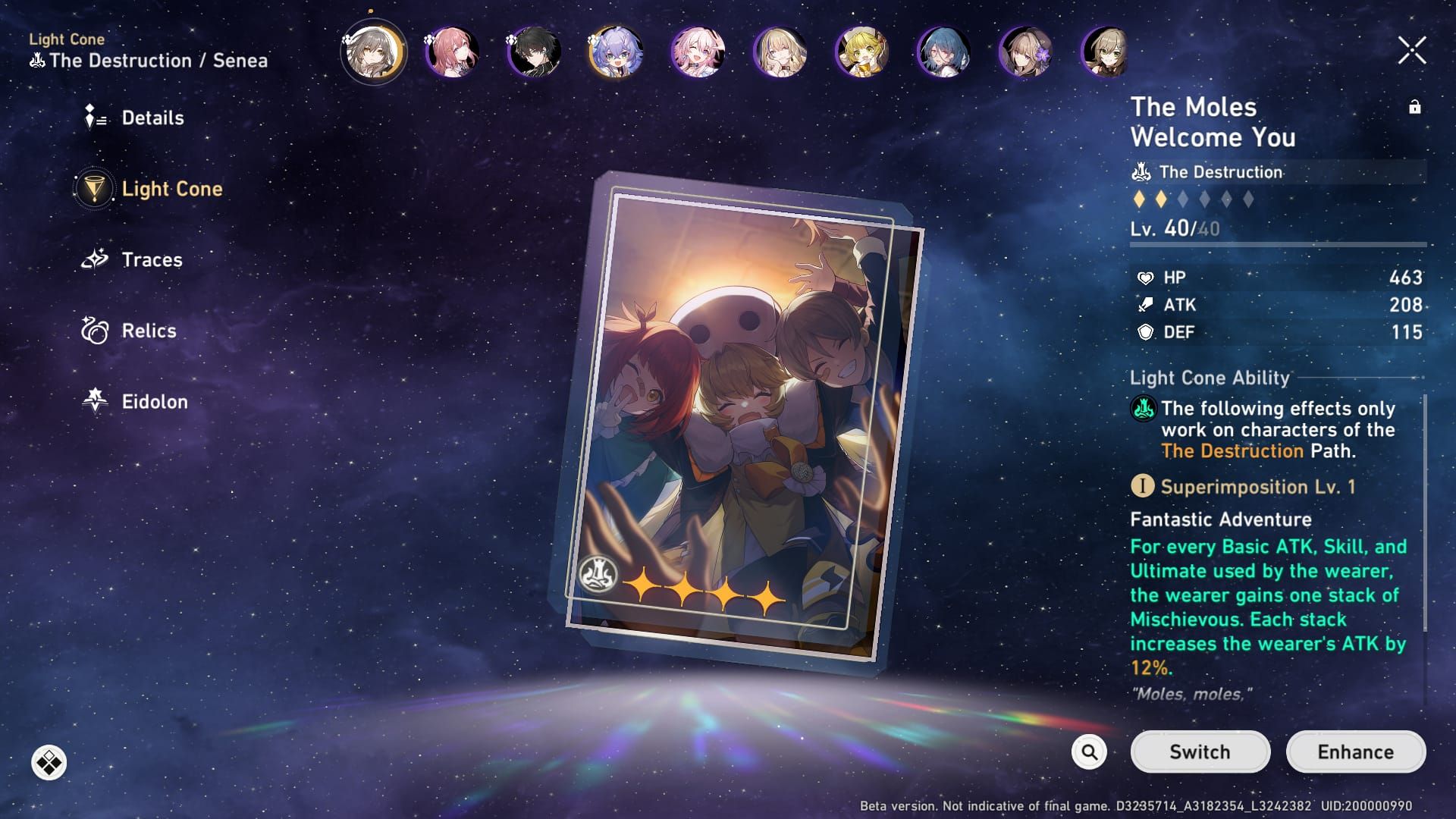This screenshot has width=1456, height=819.
Task: Click the DEF shield stat icon
Action: pyautogui.click(x=1146, y=332)
